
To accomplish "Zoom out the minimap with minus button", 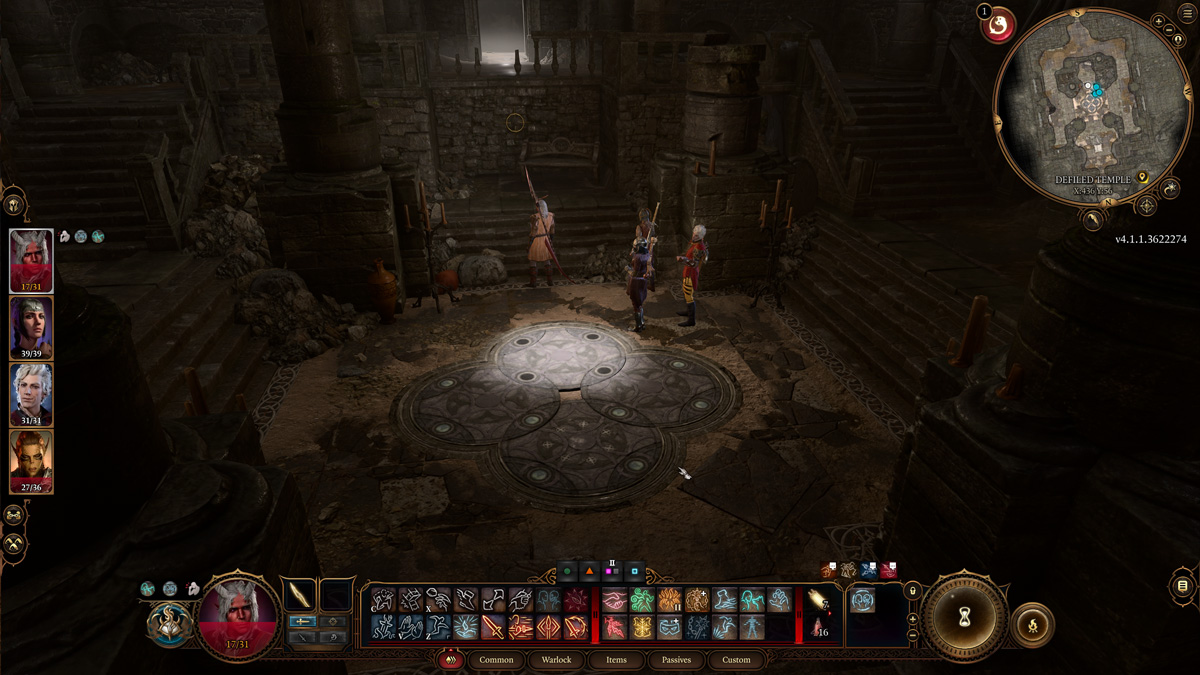I will pyautogui.click(x=1170, y=30).
